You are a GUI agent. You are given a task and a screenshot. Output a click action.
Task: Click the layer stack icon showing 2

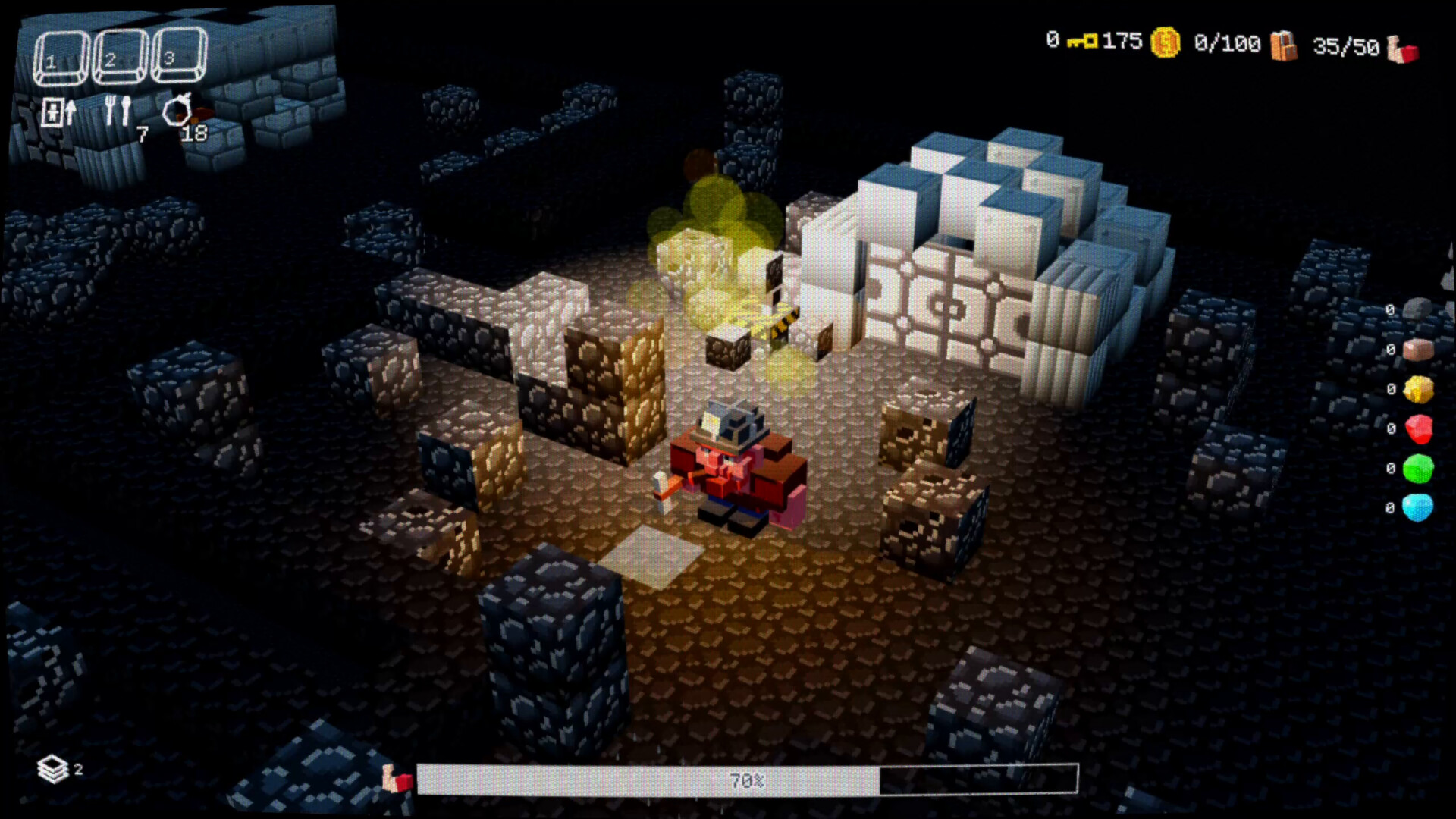(x=53, y=767)
